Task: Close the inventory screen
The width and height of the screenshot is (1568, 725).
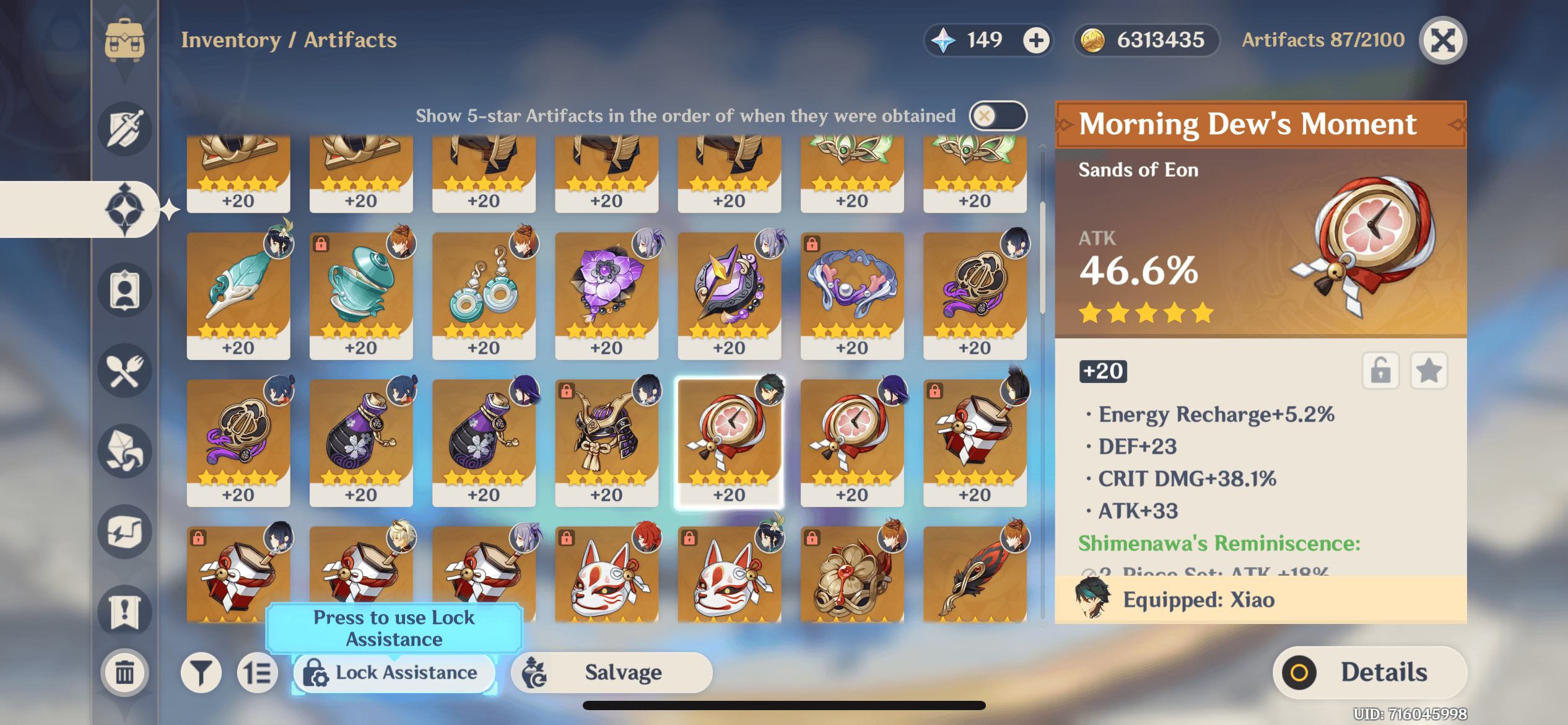Action: pos(1443,41)
